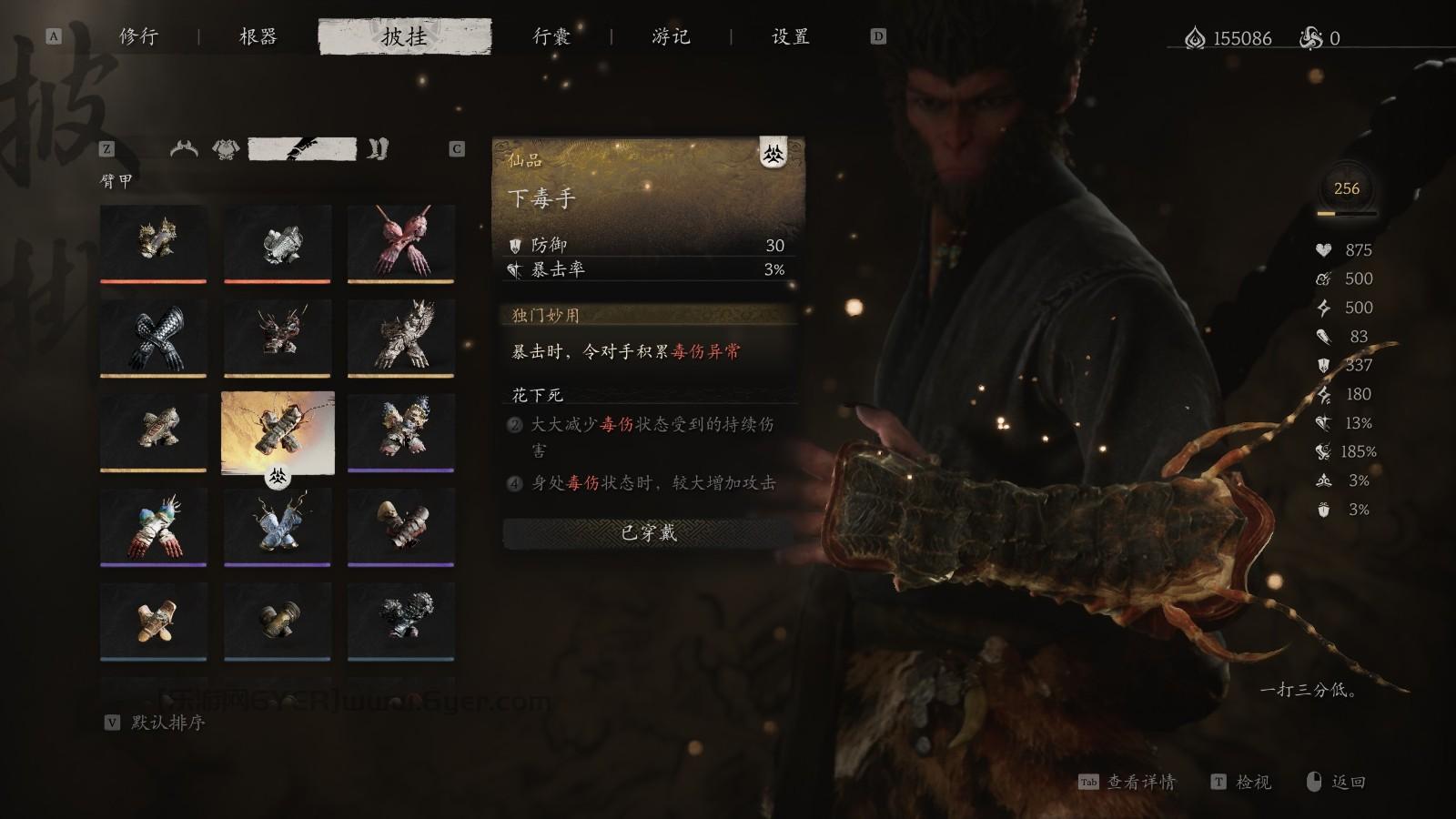Select the head armor category icon
1456x819 pixels.
185,148
